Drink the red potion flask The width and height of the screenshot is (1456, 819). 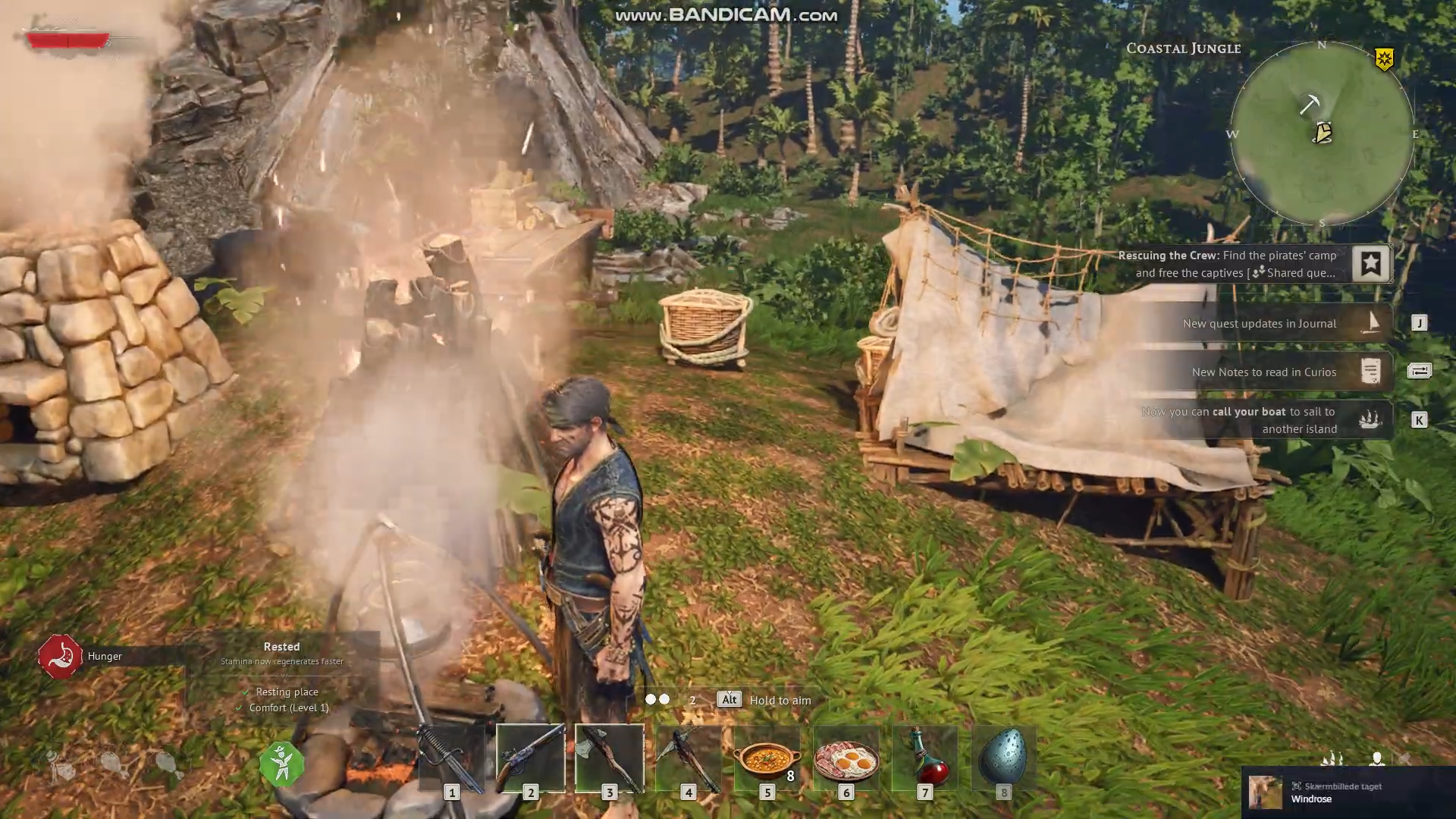click(x=924, y=758)
